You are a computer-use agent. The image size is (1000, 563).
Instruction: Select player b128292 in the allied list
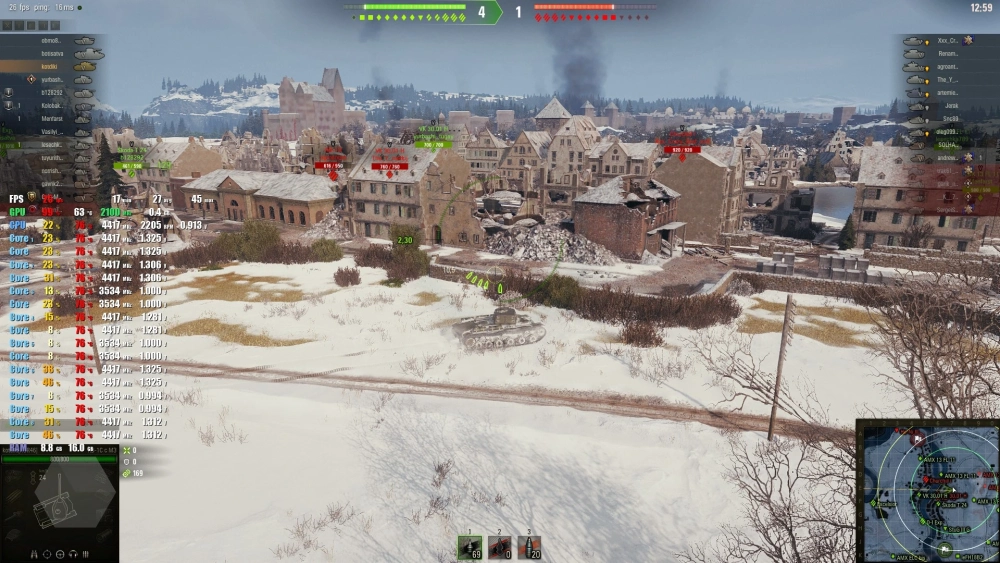(50, 92)
